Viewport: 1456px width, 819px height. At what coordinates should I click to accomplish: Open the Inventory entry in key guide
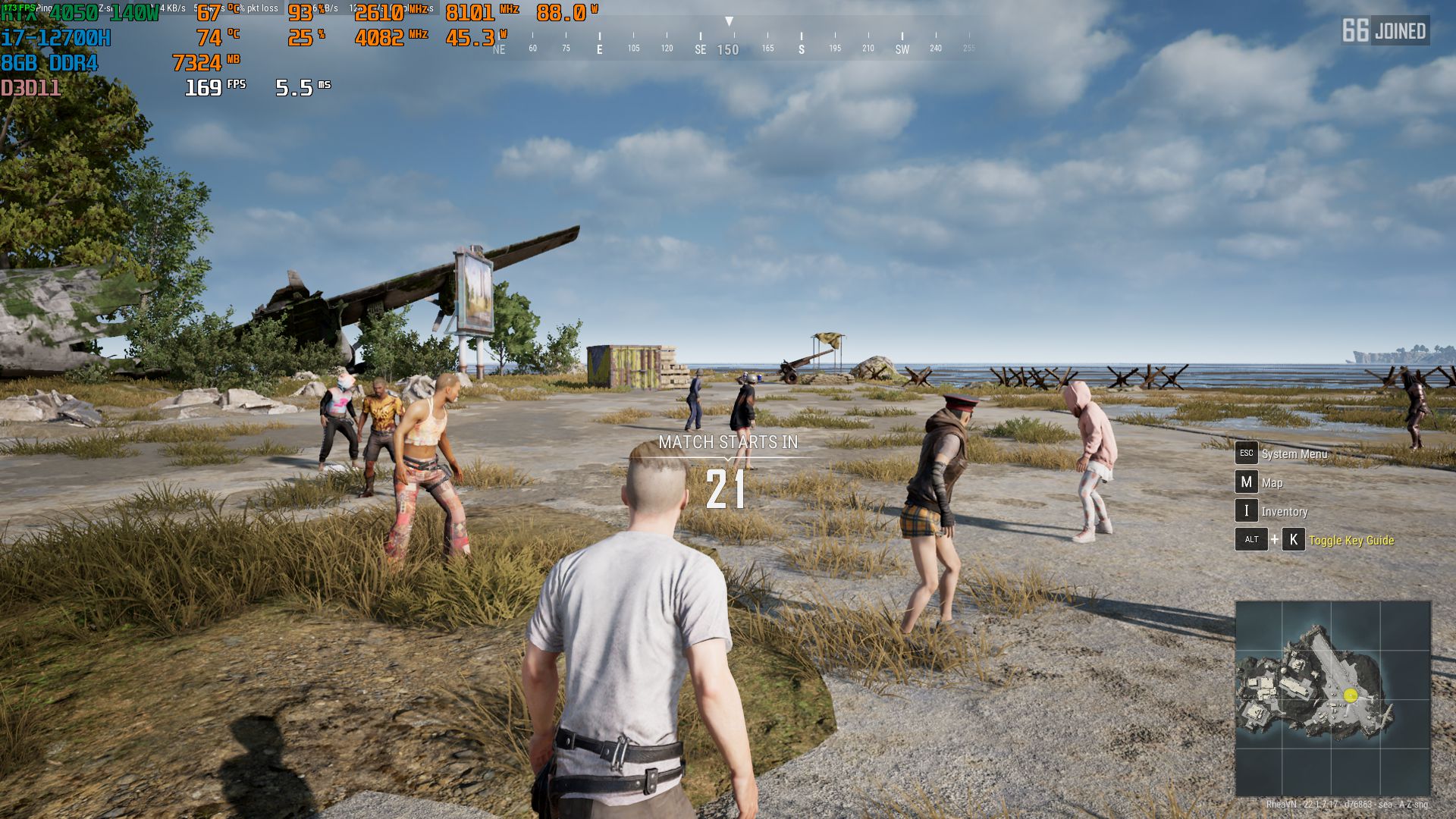(x=1285, y=512)
